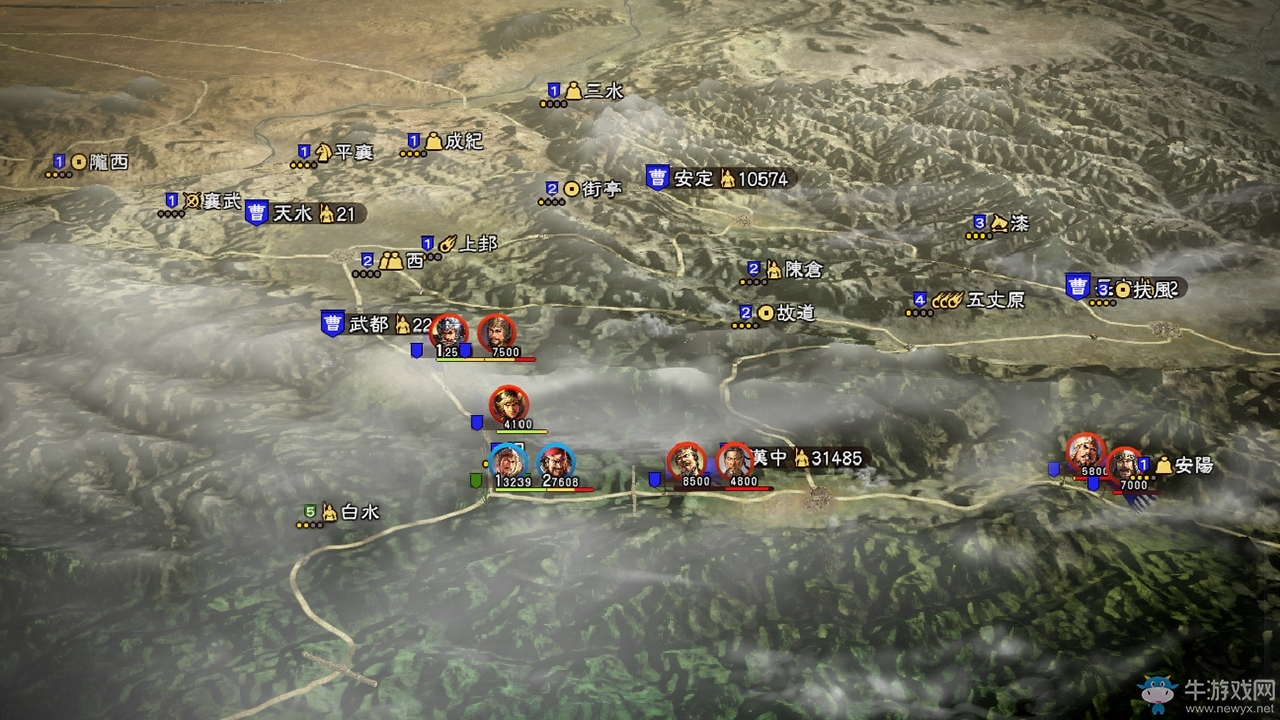
Task: Select the enemy unit with 7500 troops
Action: (496, 333)
